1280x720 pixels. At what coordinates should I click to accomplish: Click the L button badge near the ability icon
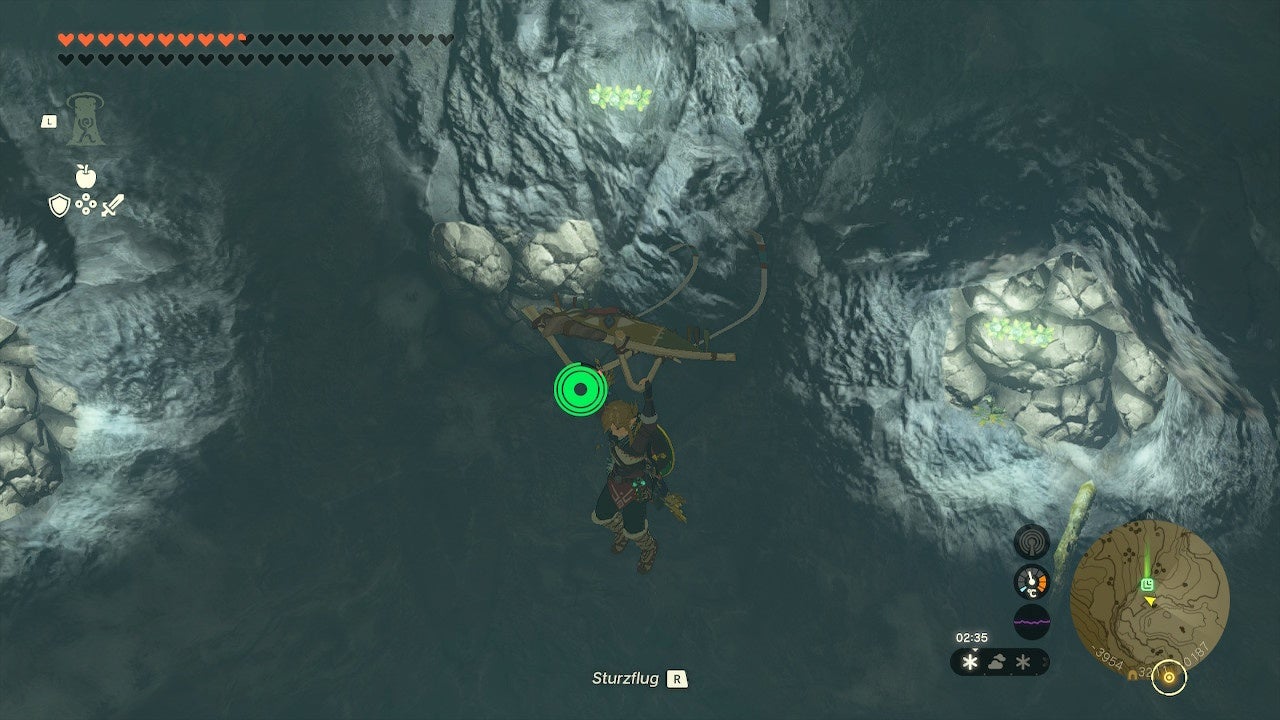[49, 121]
